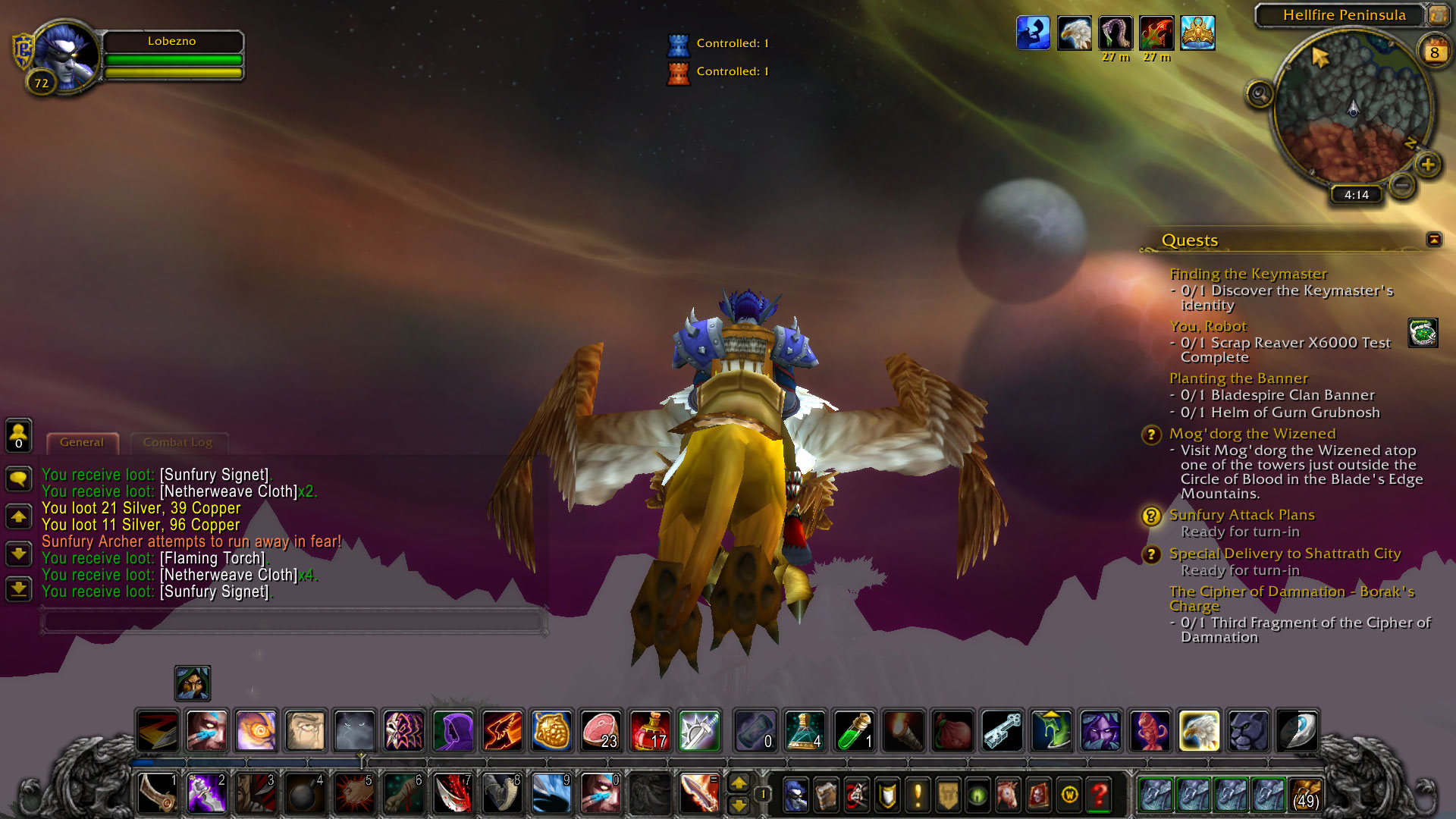The height and width of the screenshot is (819, 1456).
Task: Open the minimap tracking magnifier button
Action: 1260,95
